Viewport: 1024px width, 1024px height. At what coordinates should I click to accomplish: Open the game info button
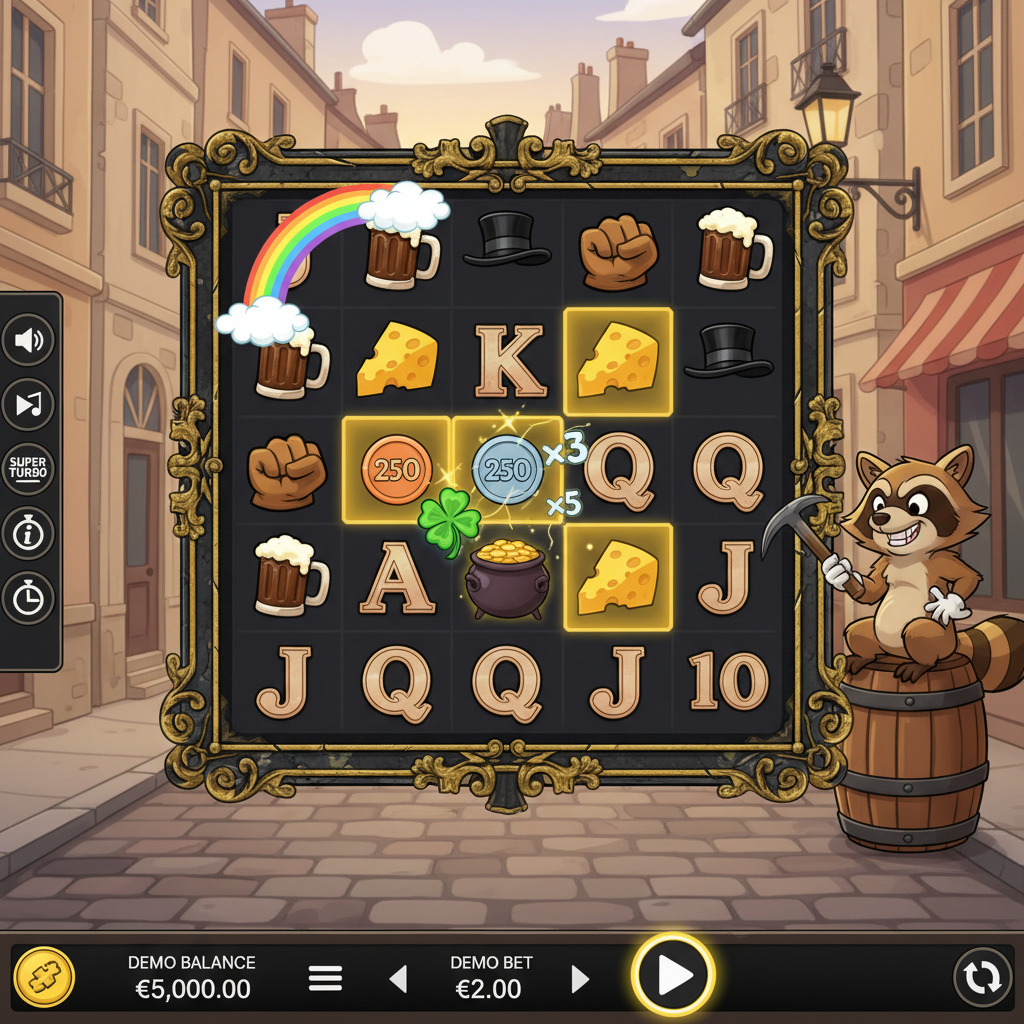point(28,534)
